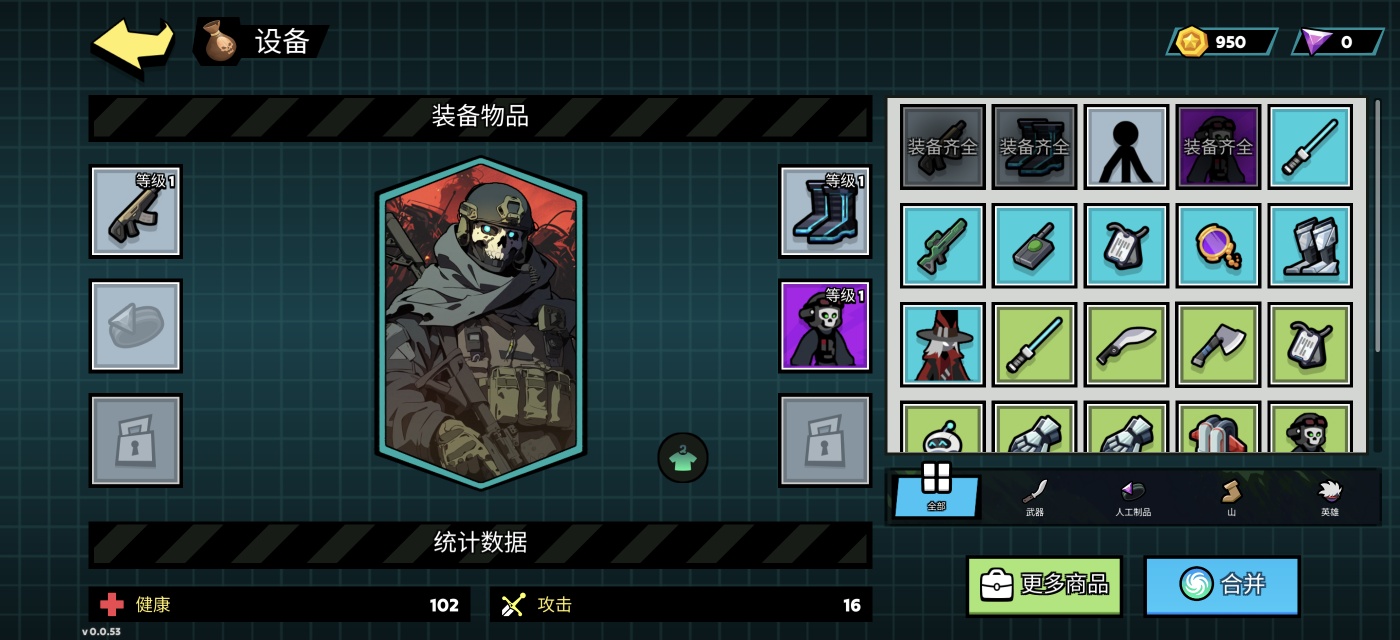Choose the green sniper rifle item
The height and width of the screenshot is (640, 1400).
click(943, 246)
